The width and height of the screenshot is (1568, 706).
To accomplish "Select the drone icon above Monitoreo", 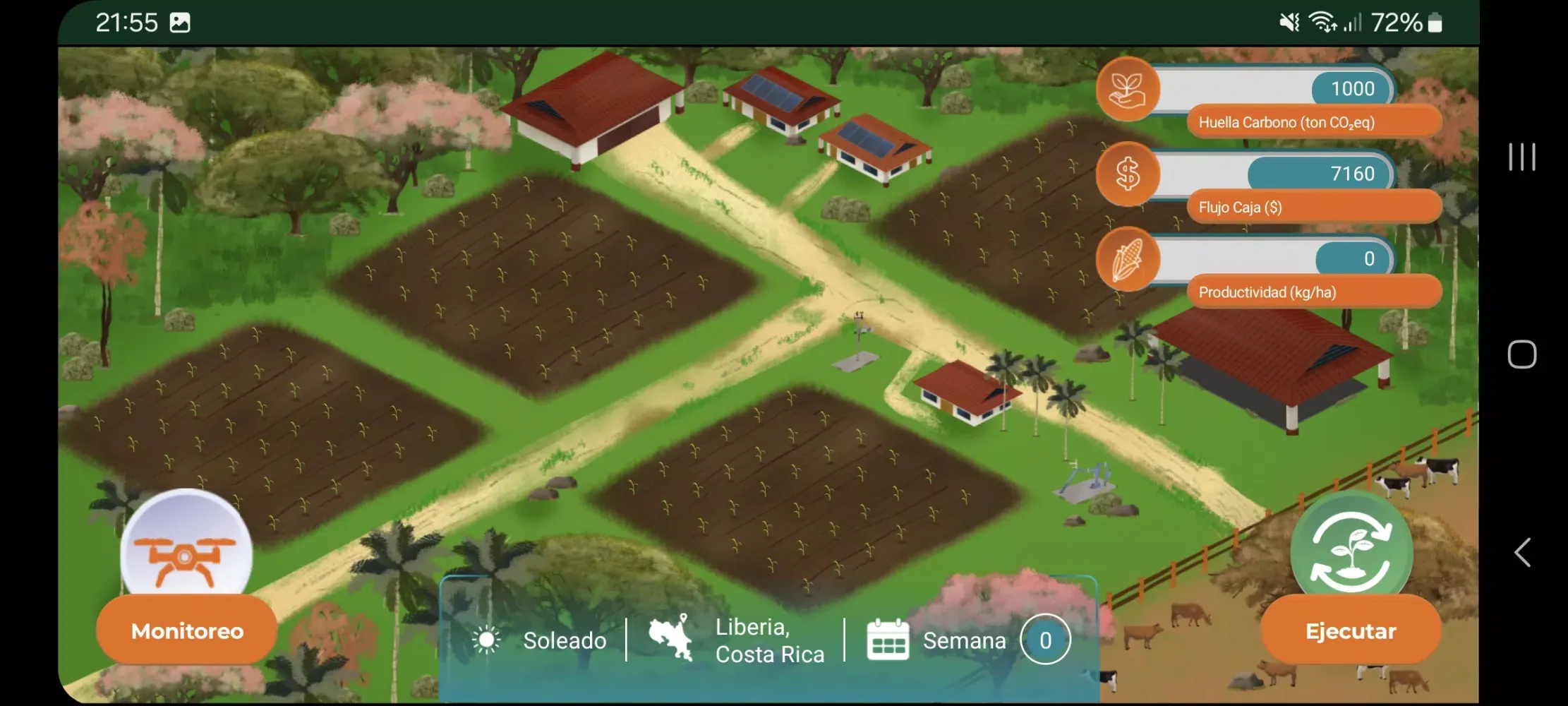I will [186, 554].
